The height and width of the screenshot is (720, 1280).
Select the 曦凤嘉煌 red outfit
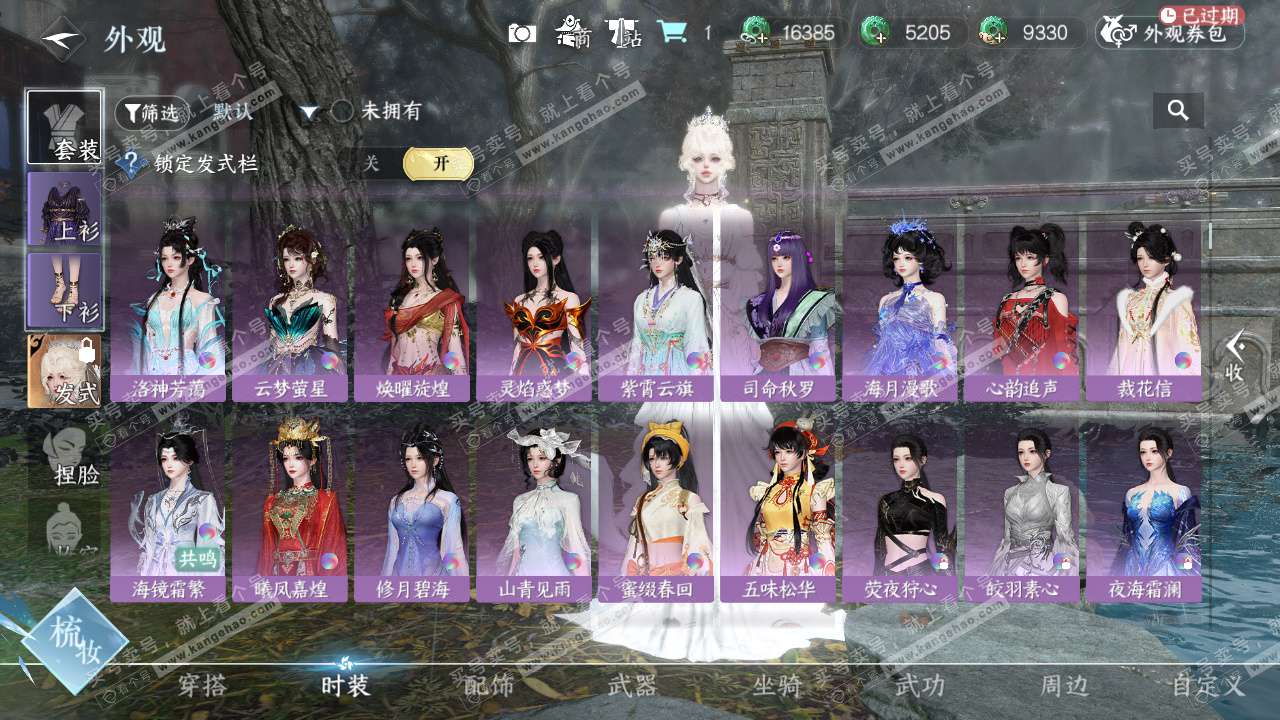290,513
